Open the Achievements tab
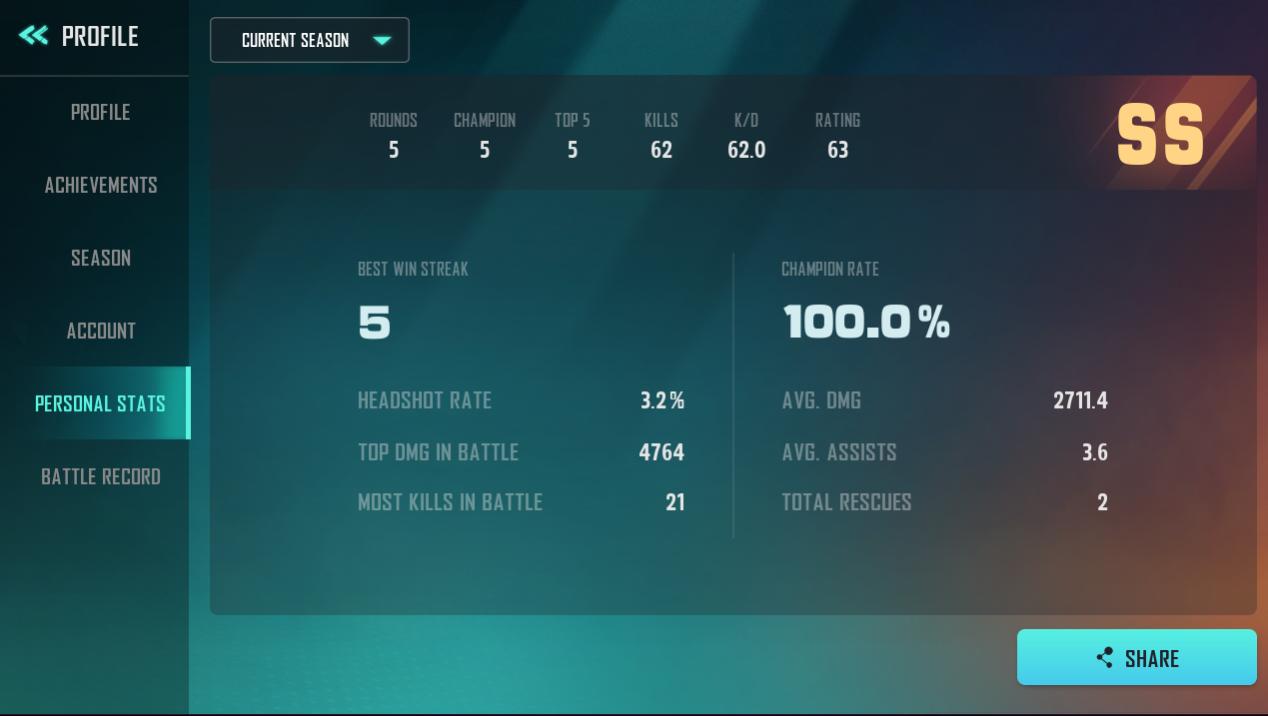Image resolution: width=1268 pixels, height=716 pixels. click(100, 185)
